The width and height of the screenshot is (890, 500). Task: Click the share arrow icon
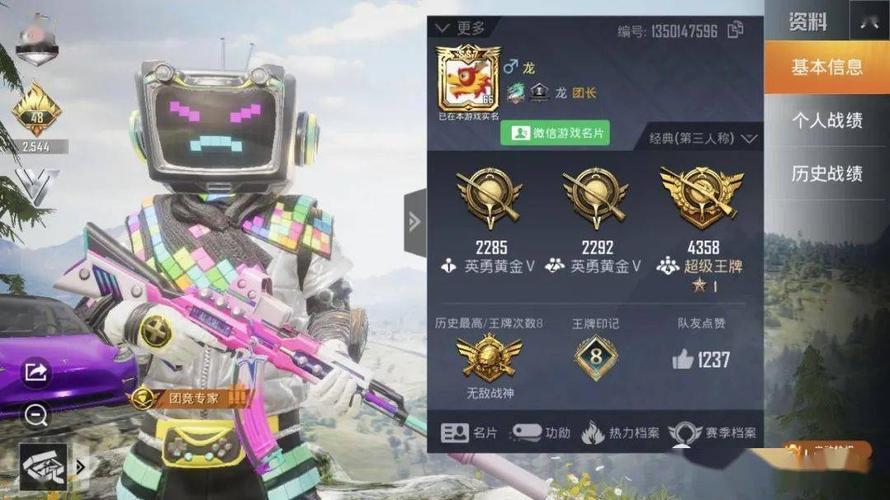tap(36, 373)
